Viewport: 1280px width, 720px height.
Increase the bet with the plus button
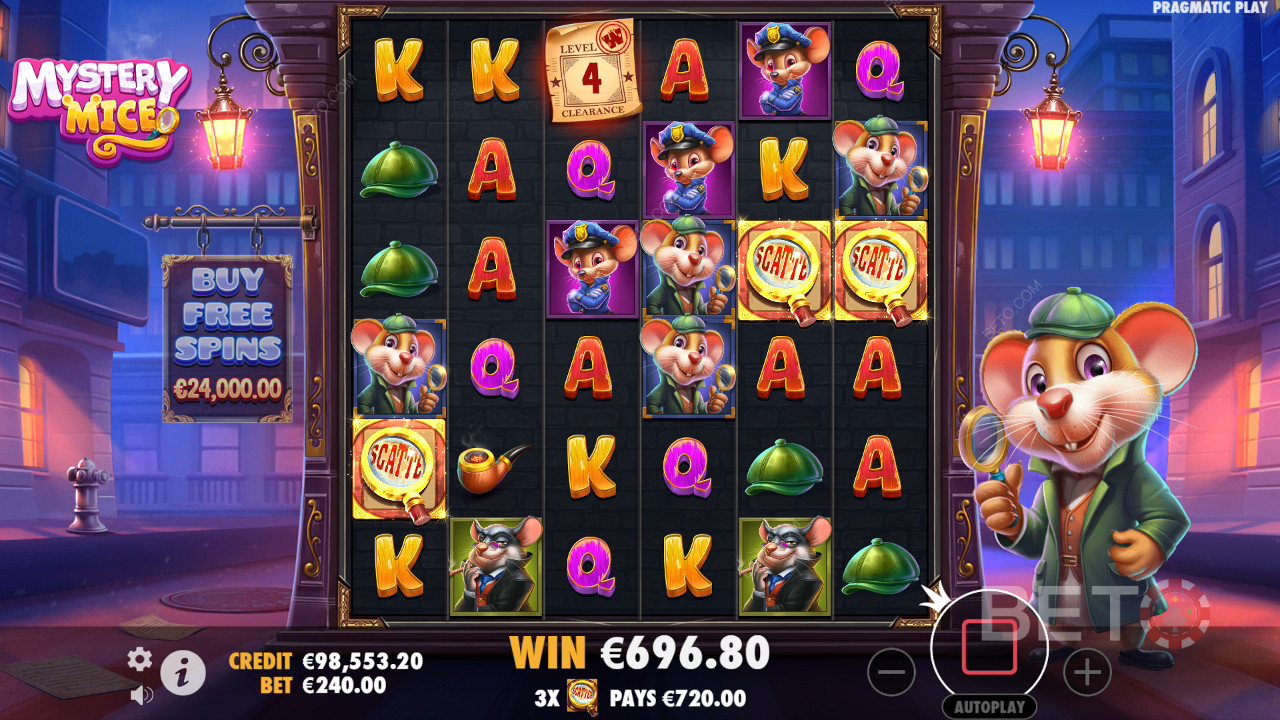tap(1087, 672)
